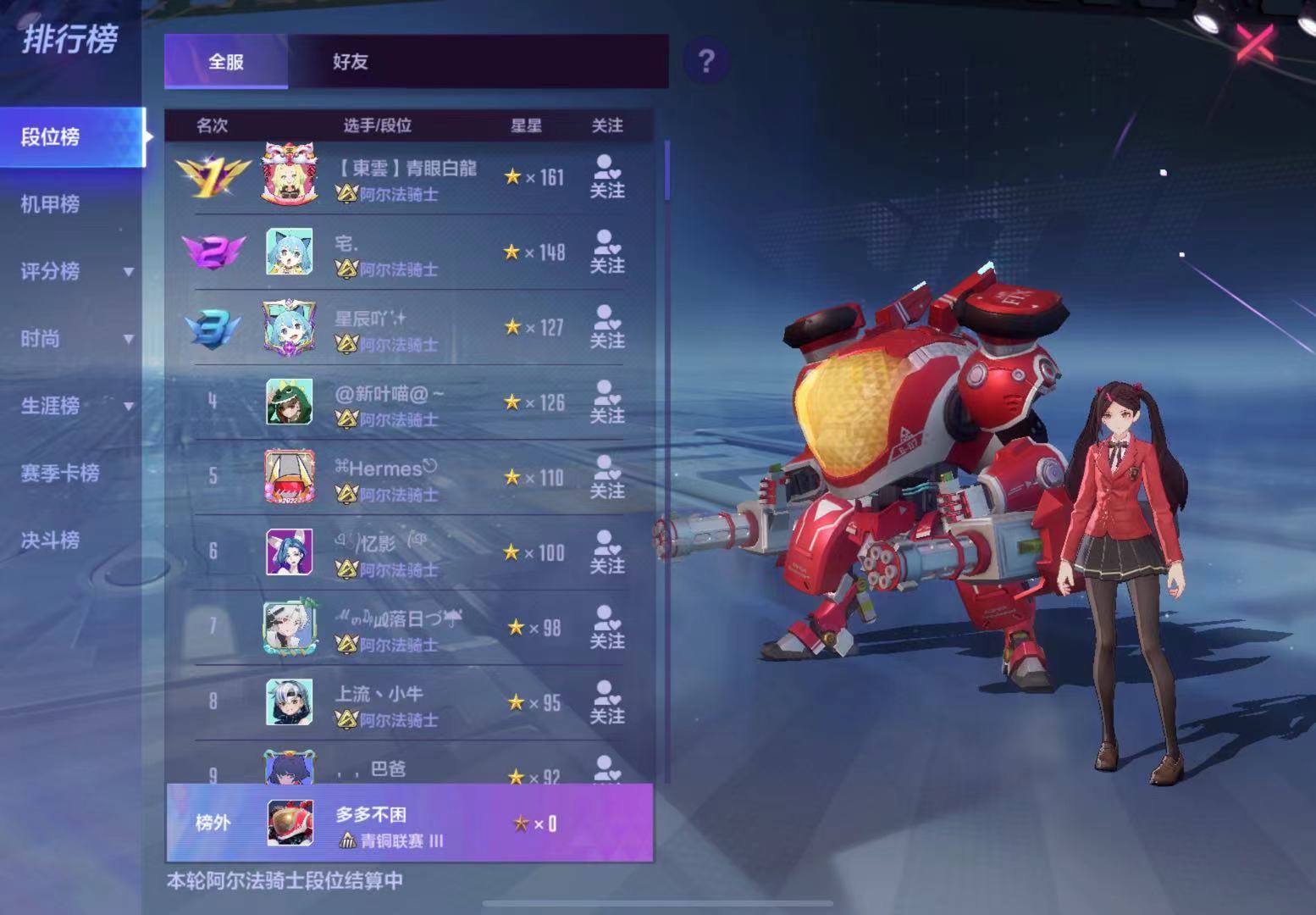
Task: Show the question mark help info
Action: (705, 61)
